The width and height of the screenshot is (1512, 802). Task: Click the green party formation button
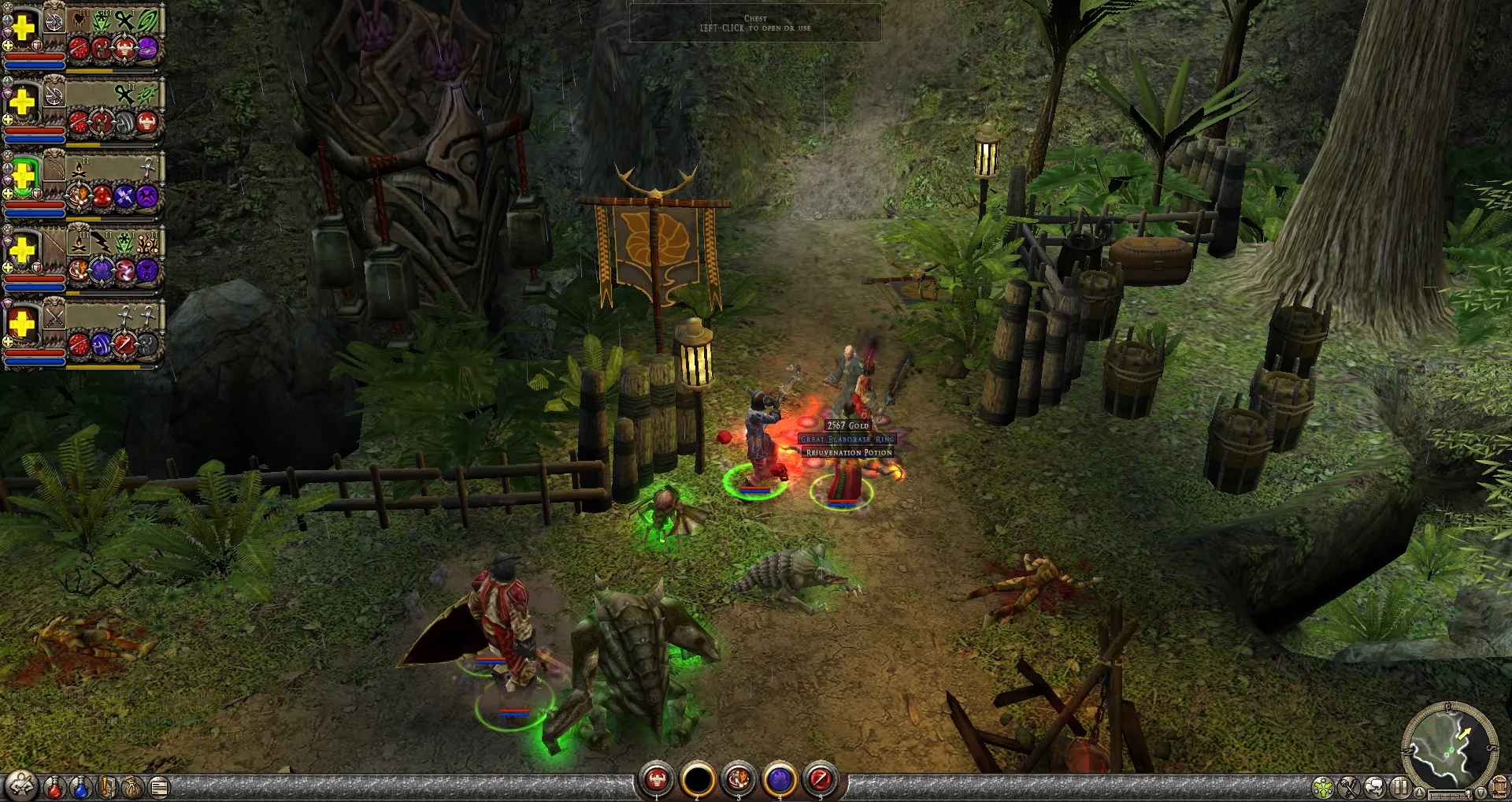[x=1323, y=786]
